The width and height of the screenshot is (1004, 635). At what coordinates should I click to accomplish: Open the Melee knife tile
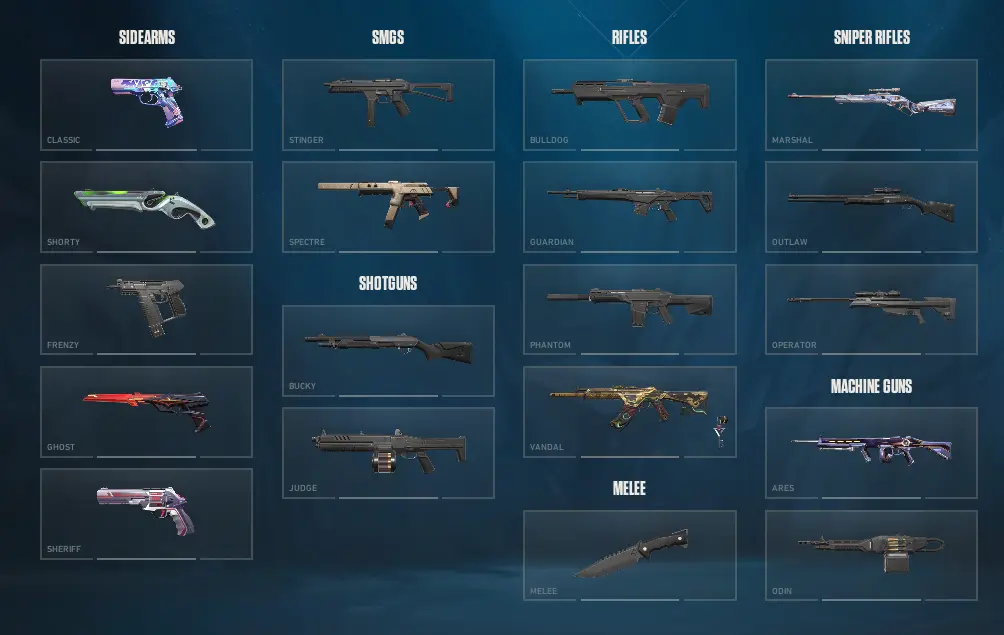click(629, 555)
